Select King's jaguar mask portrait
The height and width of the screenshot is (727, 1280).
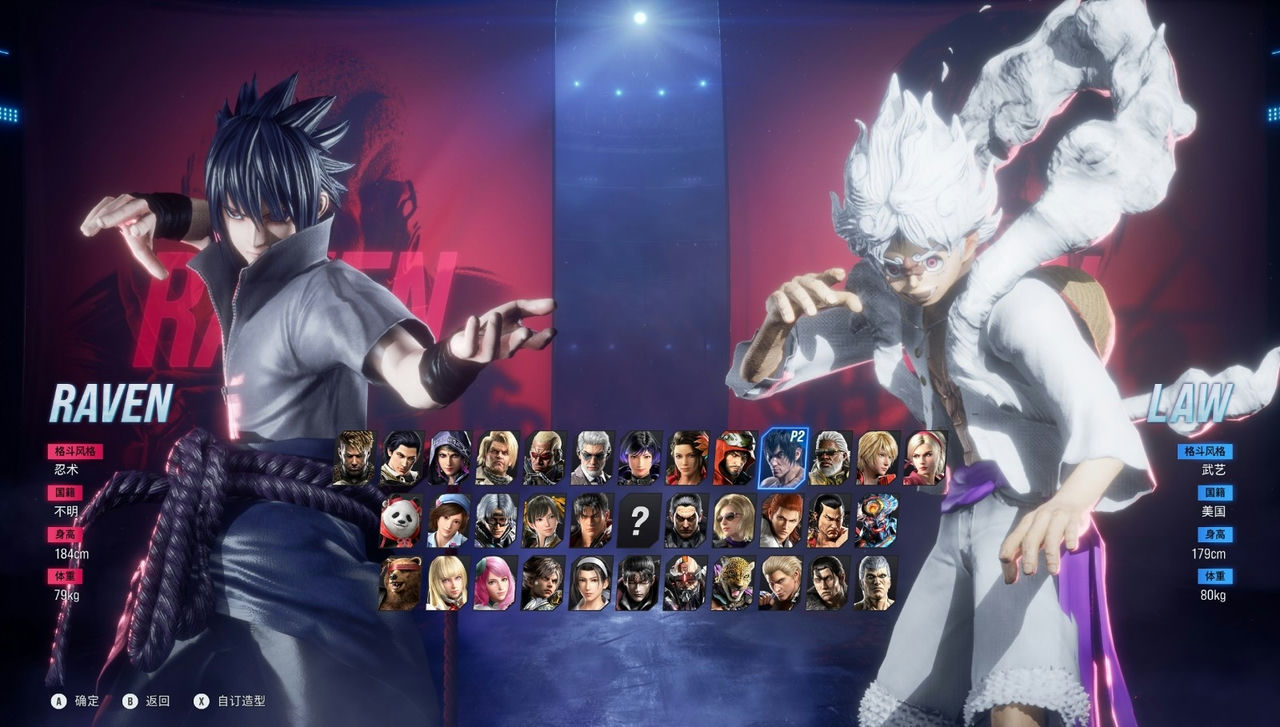(x=734, y=583)
